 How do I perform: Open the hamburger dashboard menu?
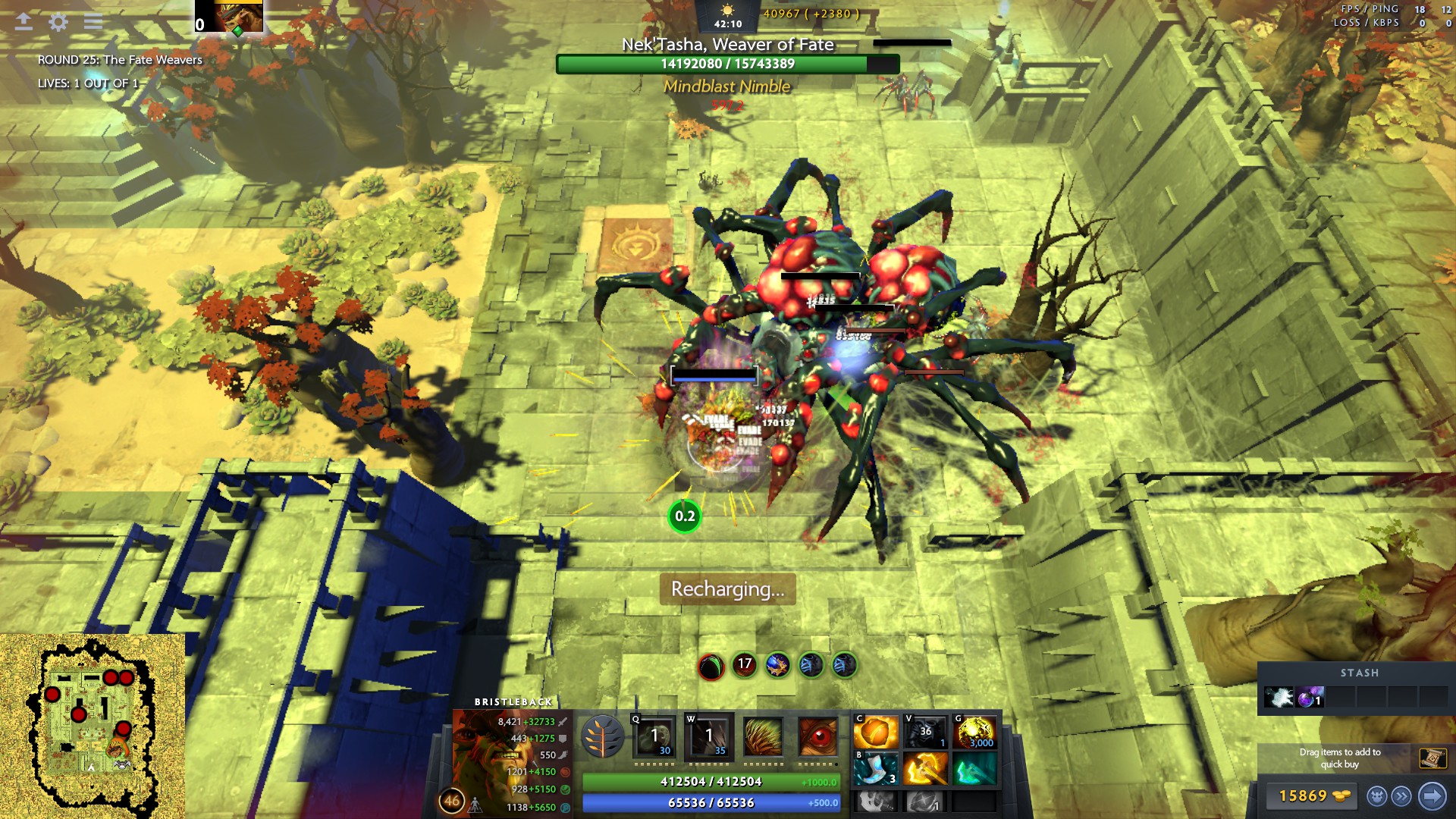93,22
